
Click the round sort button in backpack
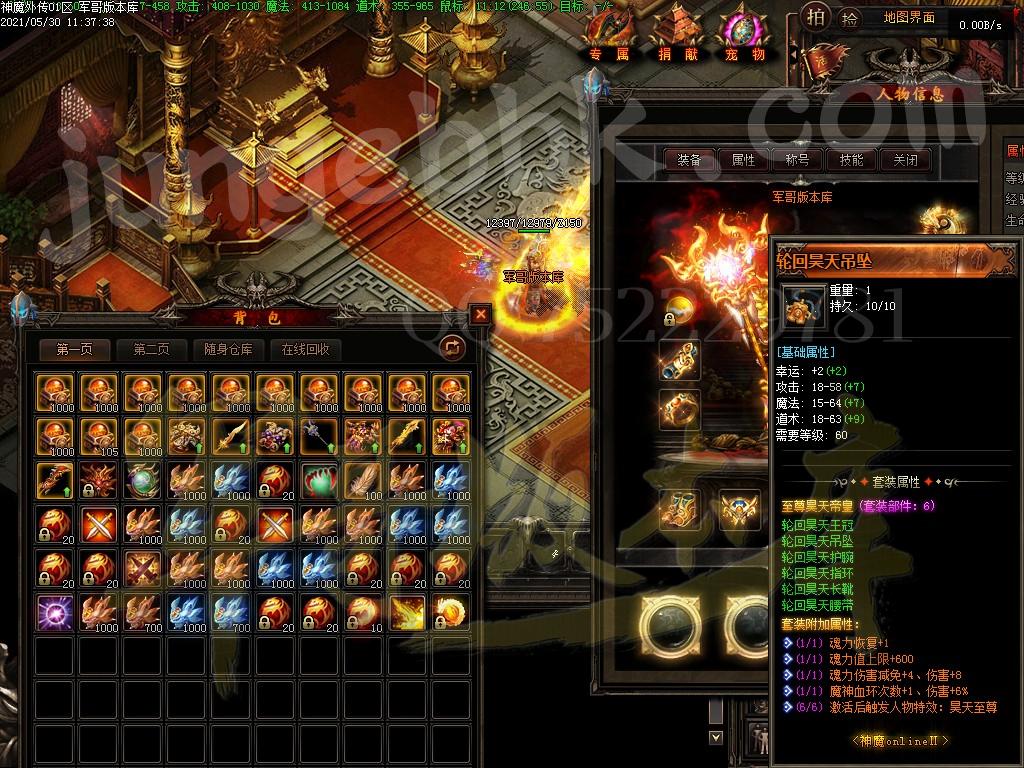tap(453, 347)
